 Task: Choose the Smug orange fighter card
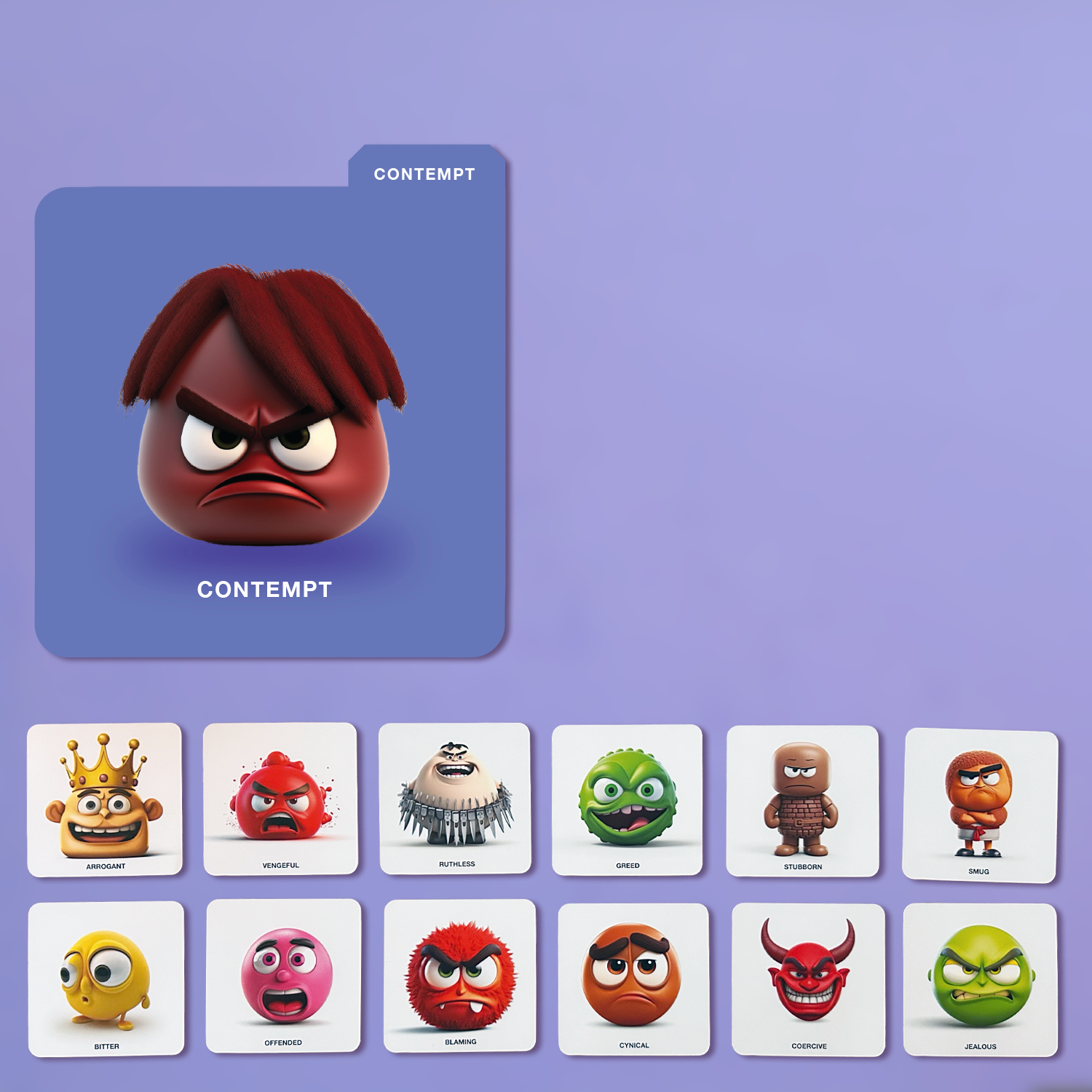point(979,805)
